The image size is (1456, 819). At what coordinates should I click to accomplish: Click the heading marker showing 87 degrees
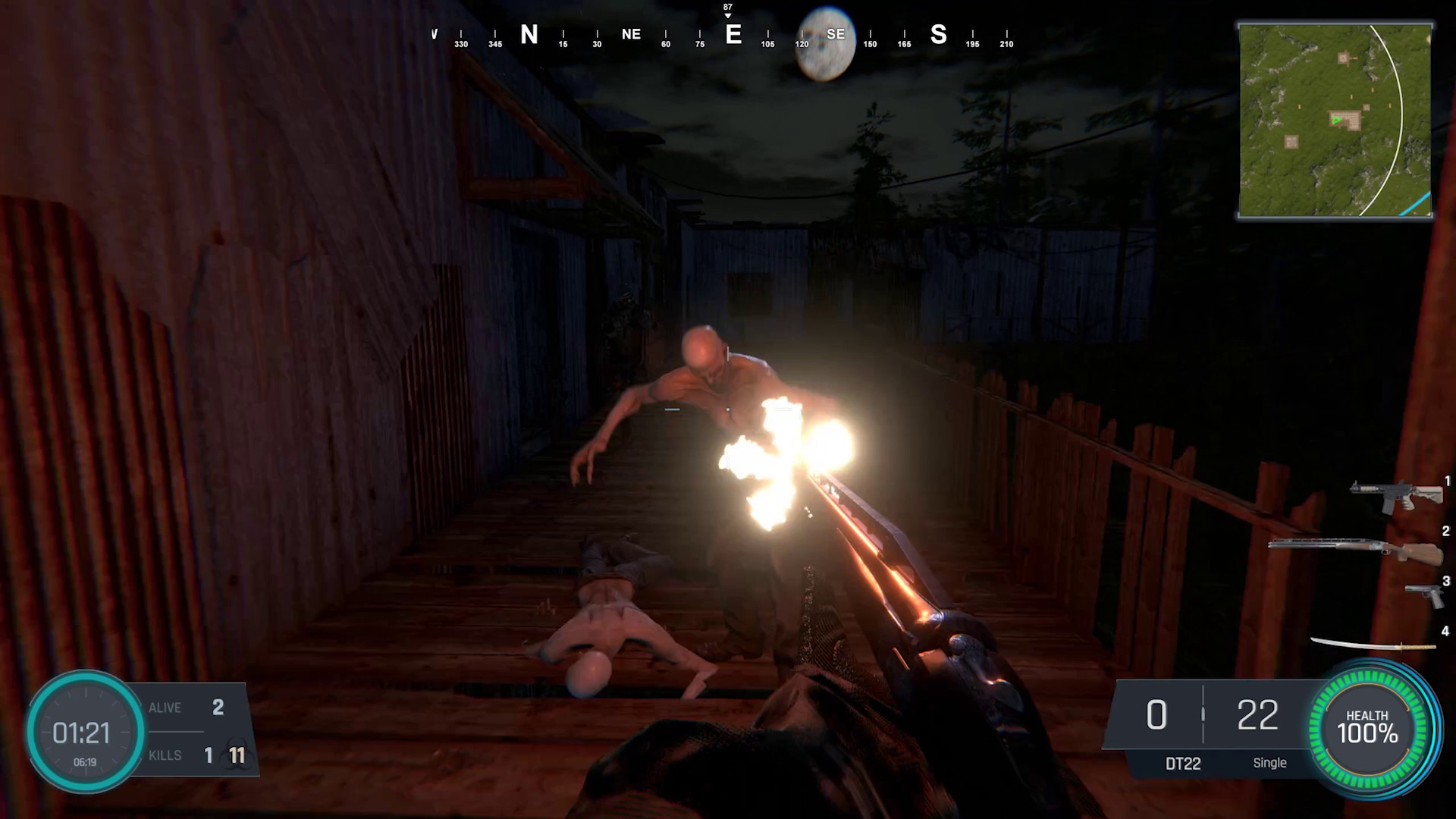[726, 8]
